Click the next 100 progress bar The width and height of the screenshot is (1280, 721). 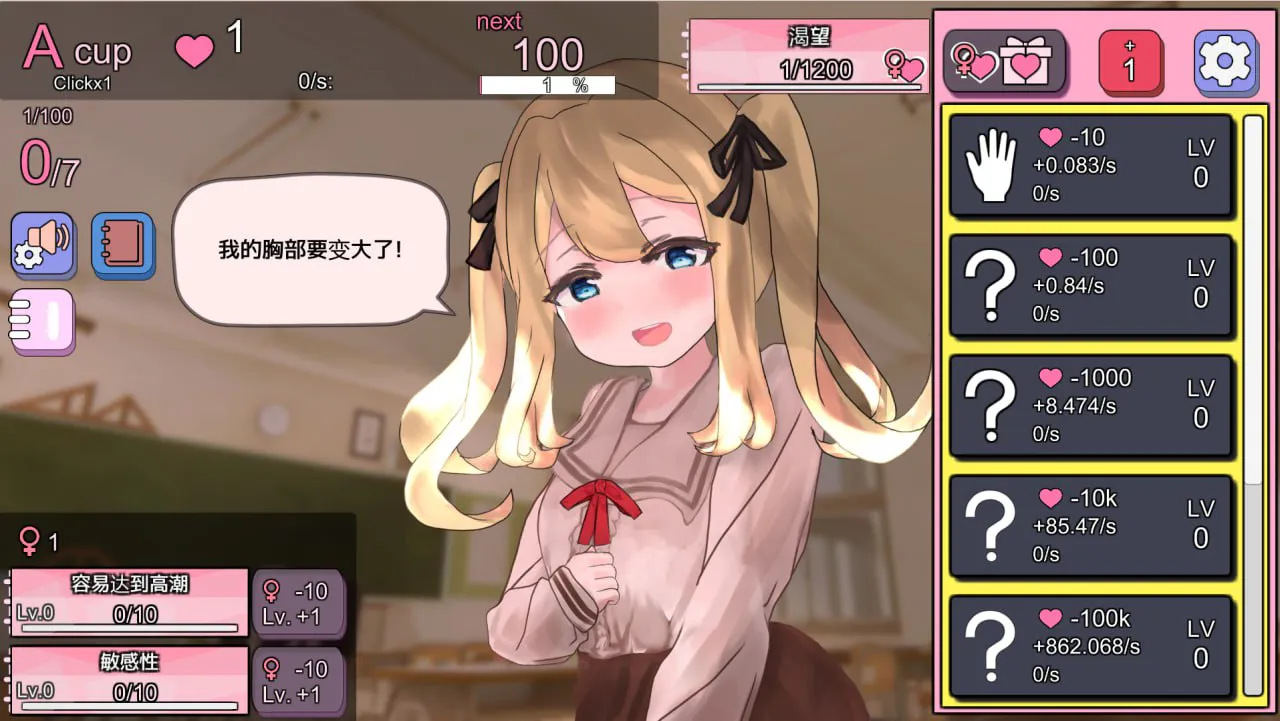coord(547,84)
